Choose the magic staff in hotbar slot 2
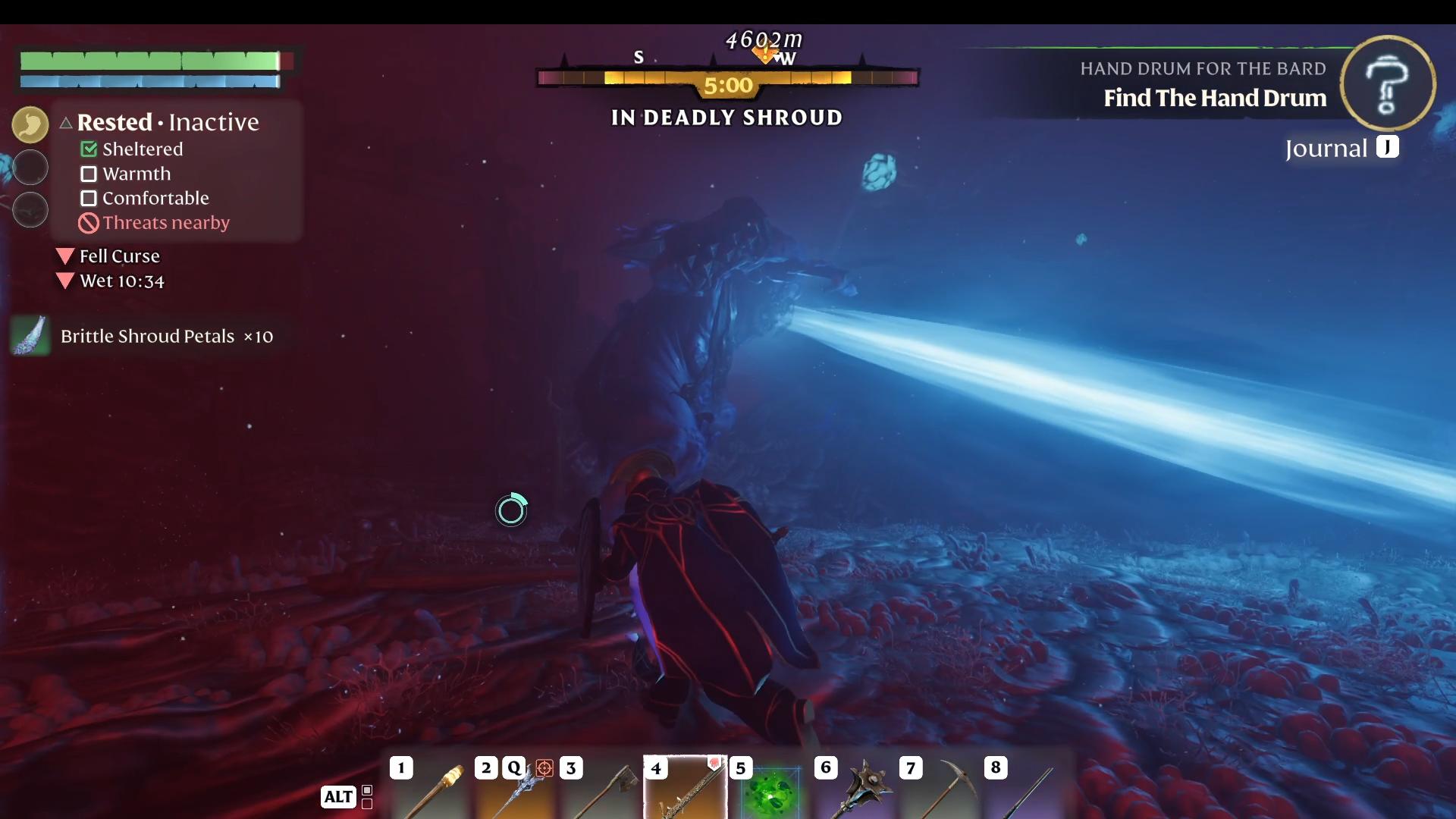The width and height of the screenshot is (1456, 819). [519, 790]
